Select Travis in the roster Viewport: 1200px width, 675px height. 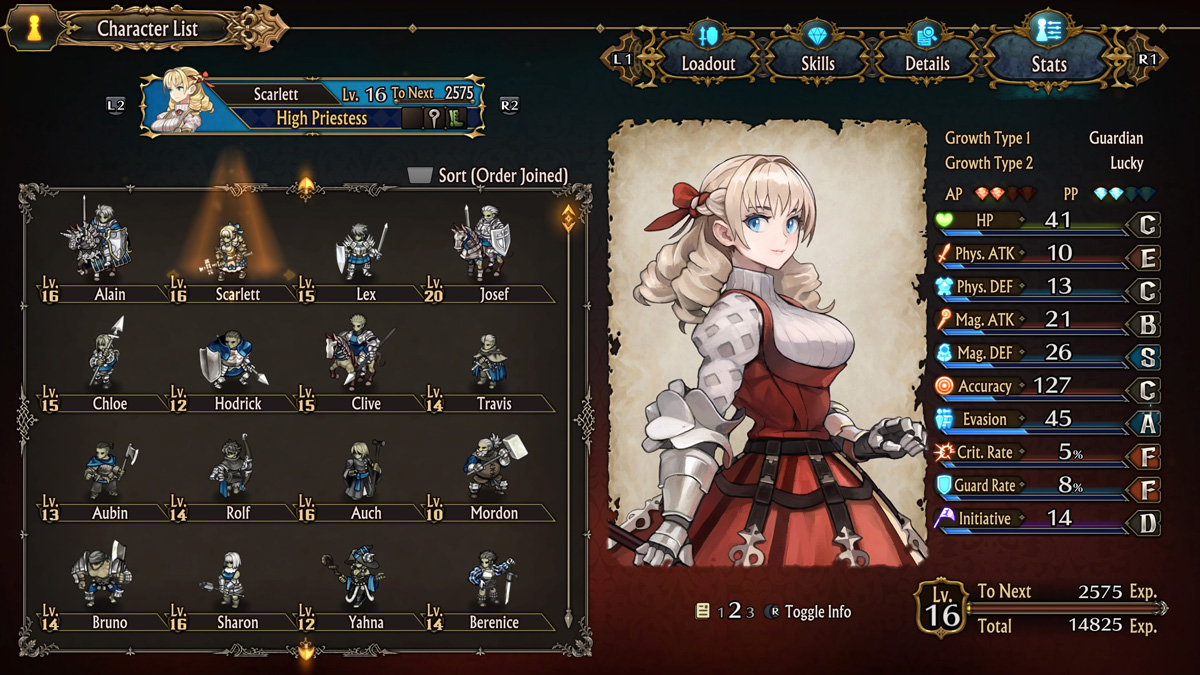[490, 360]
